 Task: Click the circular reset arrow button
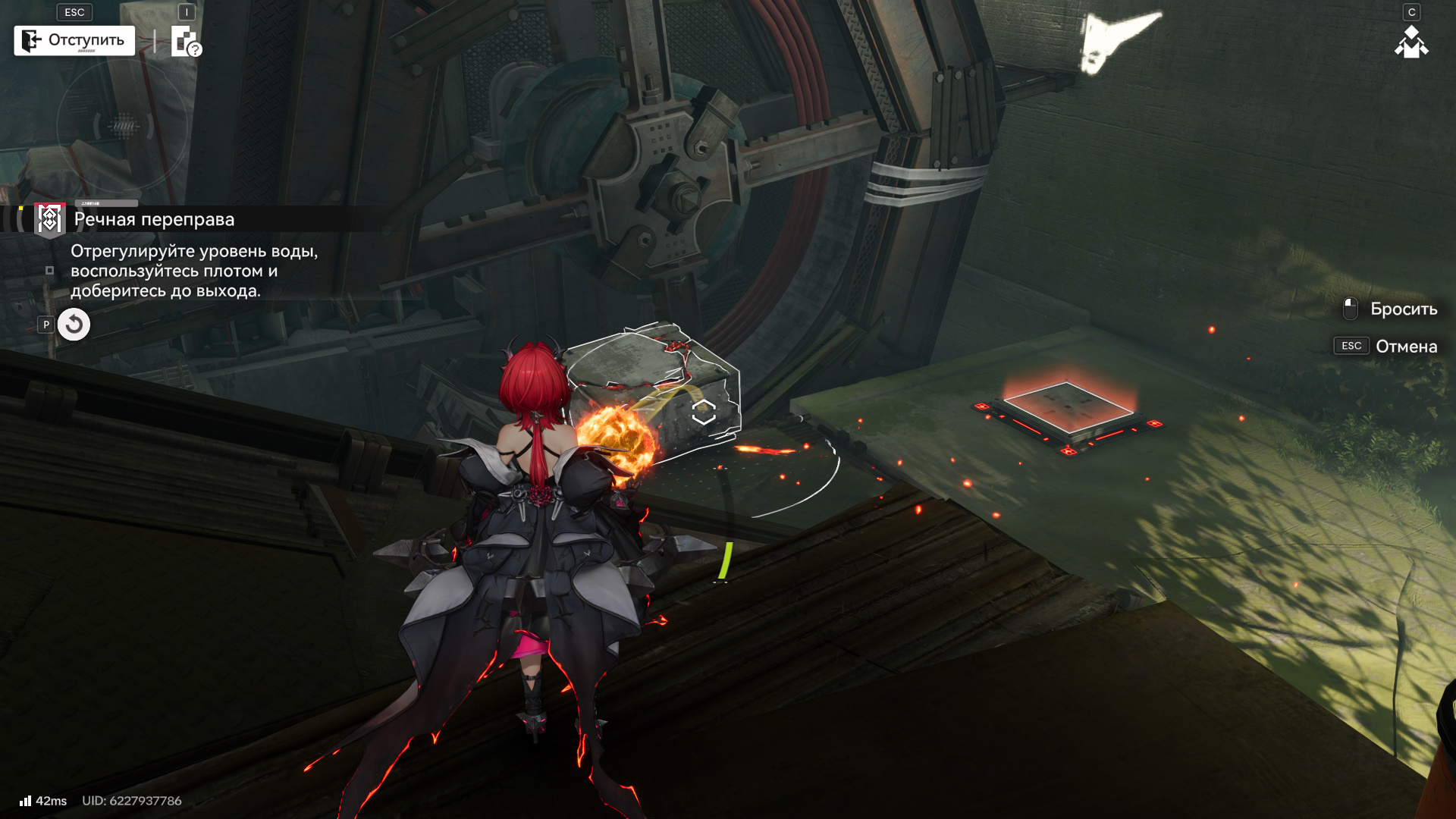(x=74, y=325)
